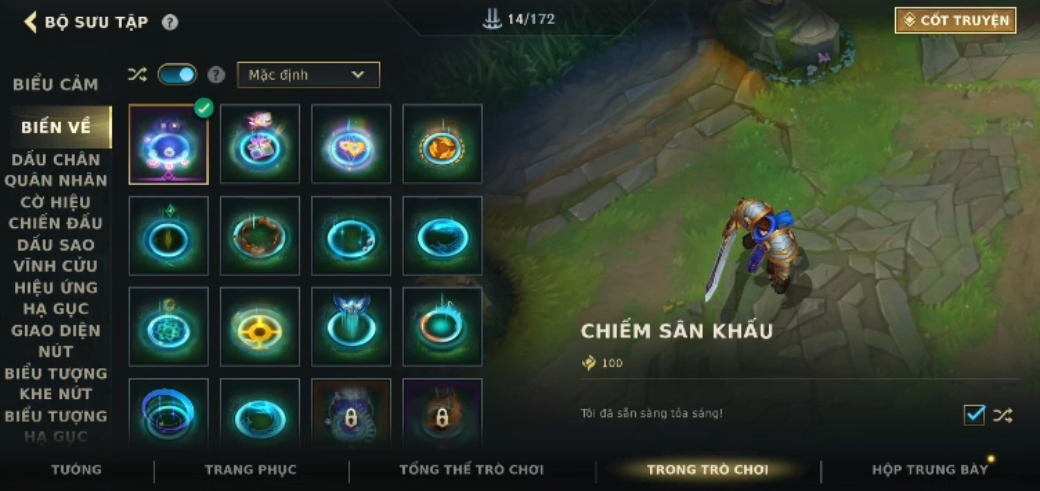Screen dimensions: 1040x491
Task: Select the Dấu Chân Quân Nhân category
Action: 56,170
